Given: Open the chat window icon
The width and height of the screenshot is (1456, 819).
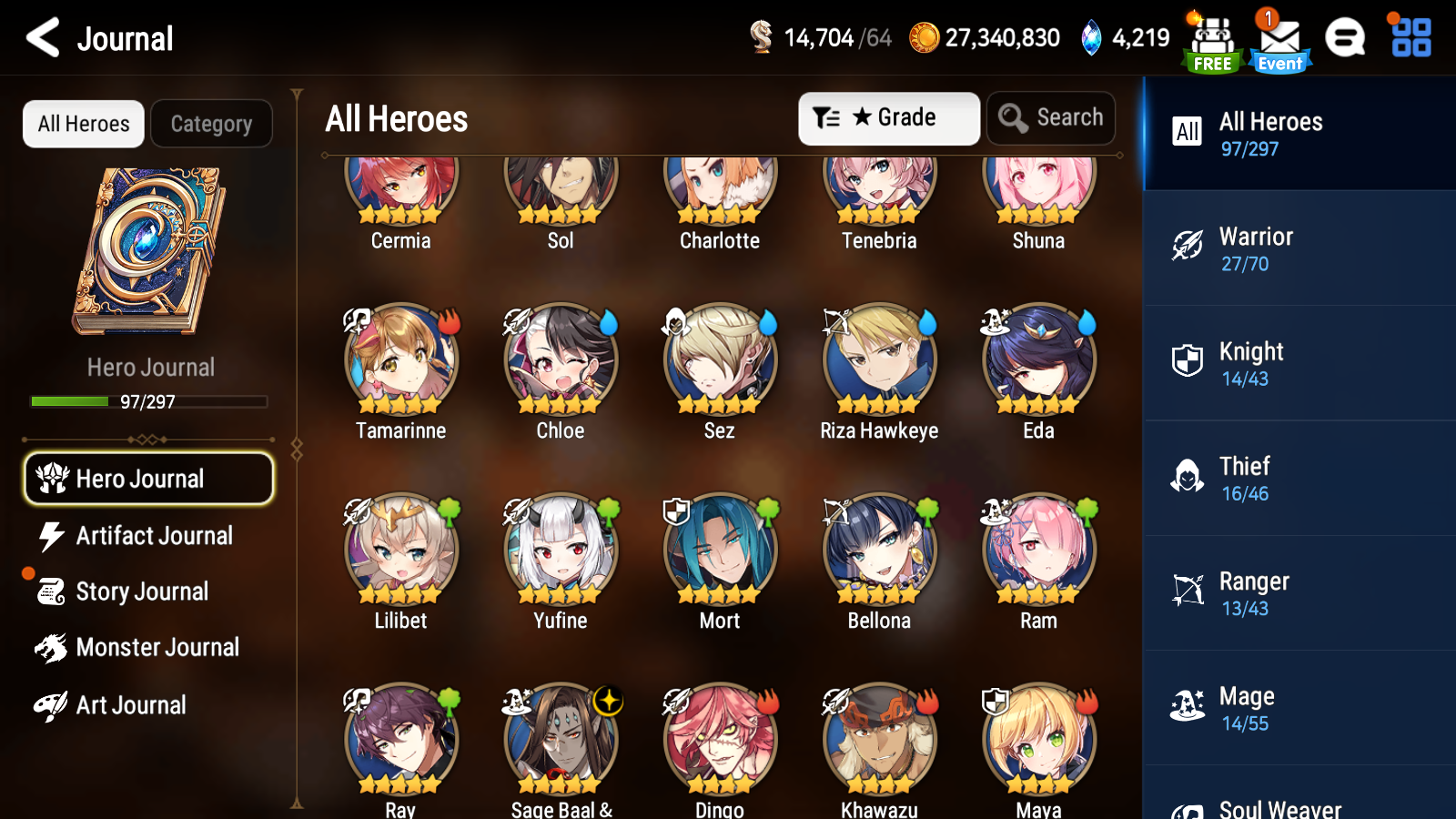Looking at the screenshot, I should [1346, 38].
